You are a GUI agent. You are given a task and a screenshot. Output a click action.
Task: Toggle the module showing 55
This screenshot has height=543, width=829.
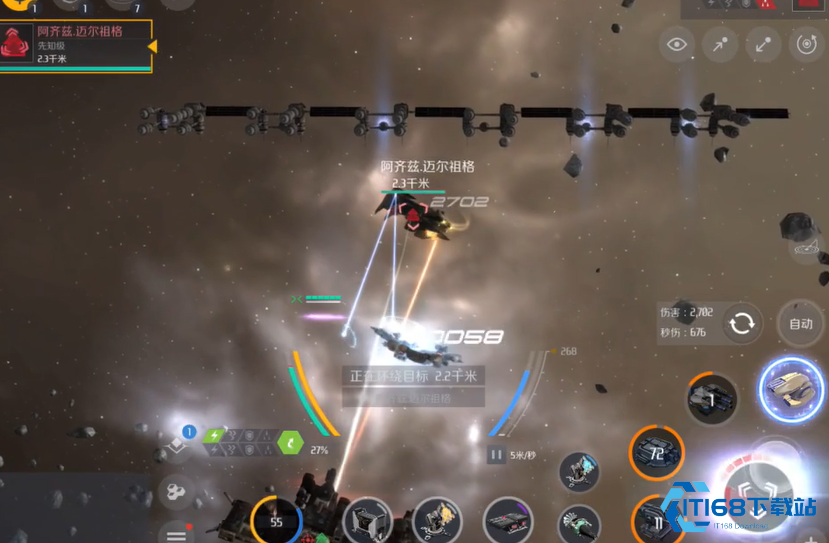pos(276,521)
